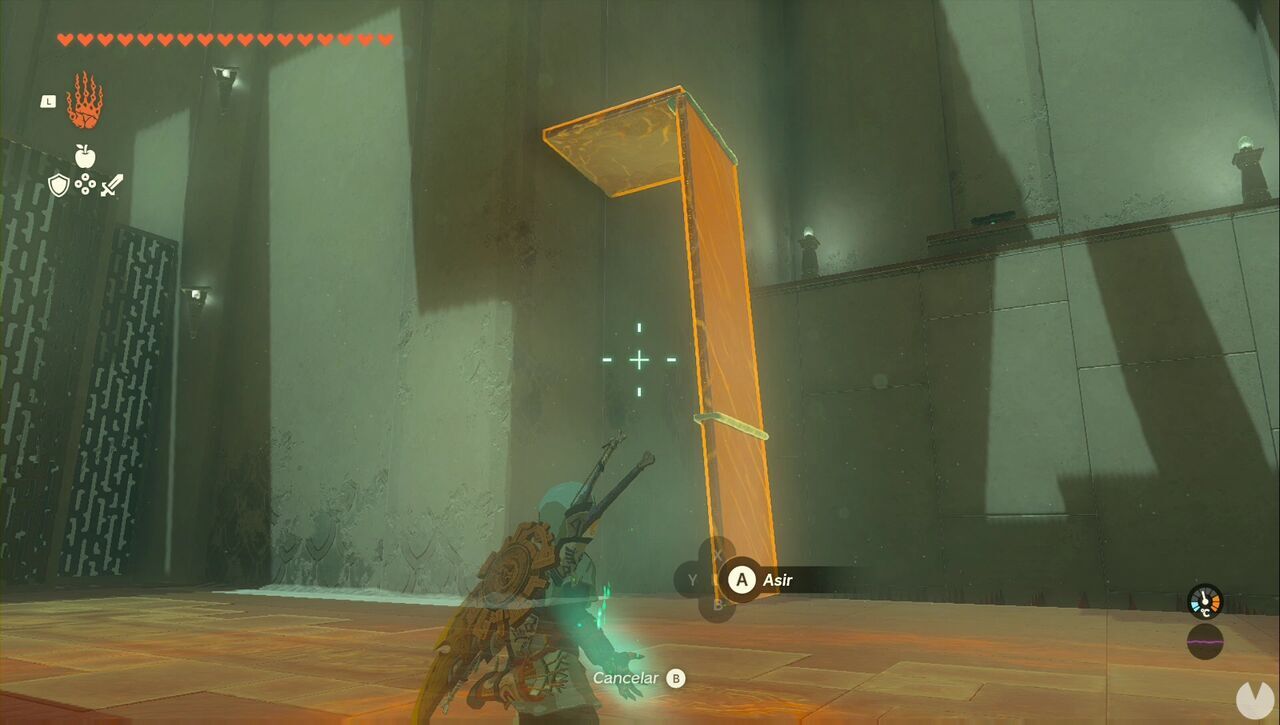Click the A button circle
The width and height of the screenshot is (1280, 725).
click(x=741, y=580)
